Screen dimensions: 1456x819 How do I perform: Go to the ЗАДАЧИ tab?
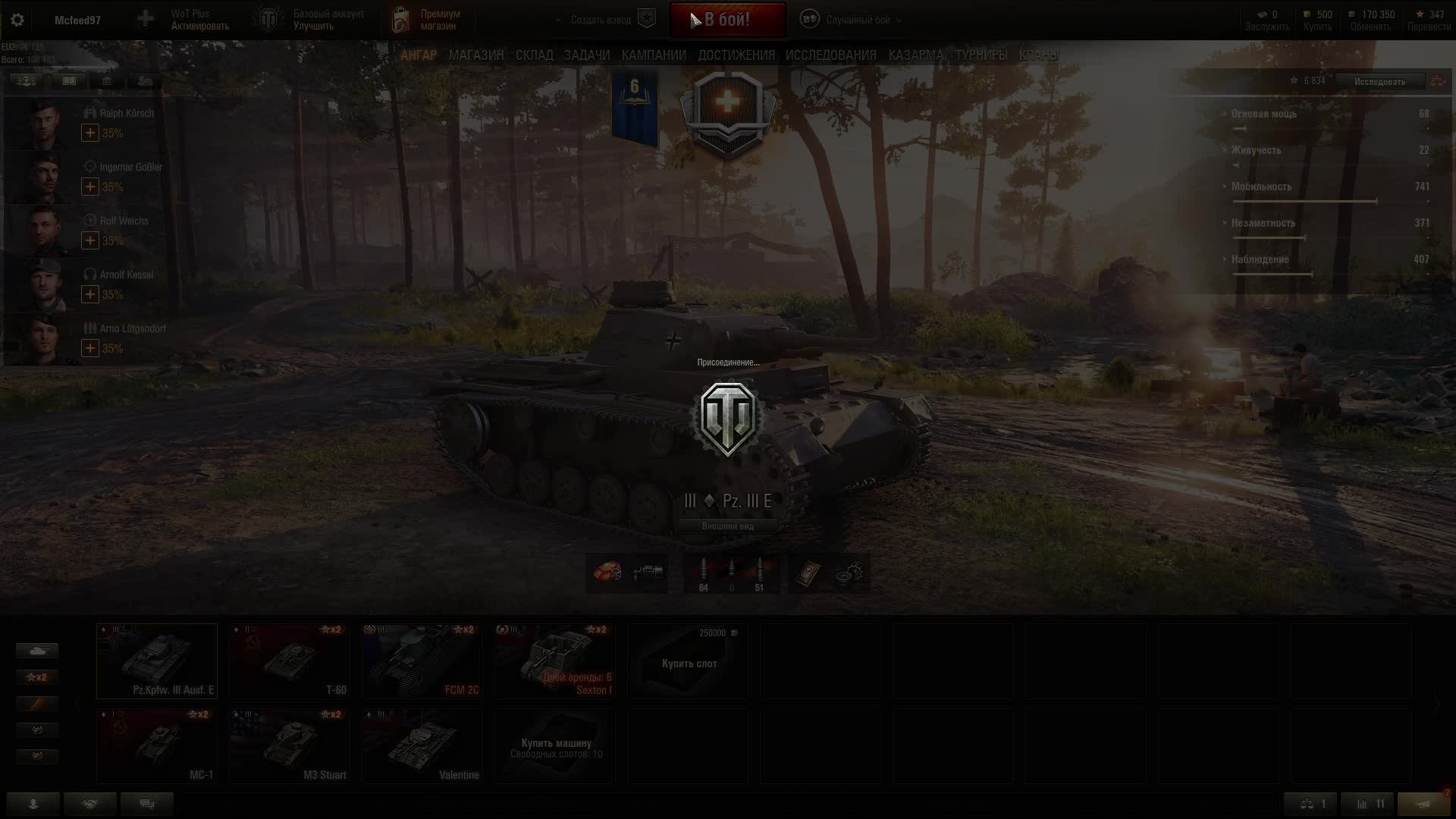(x=587, y=55)
